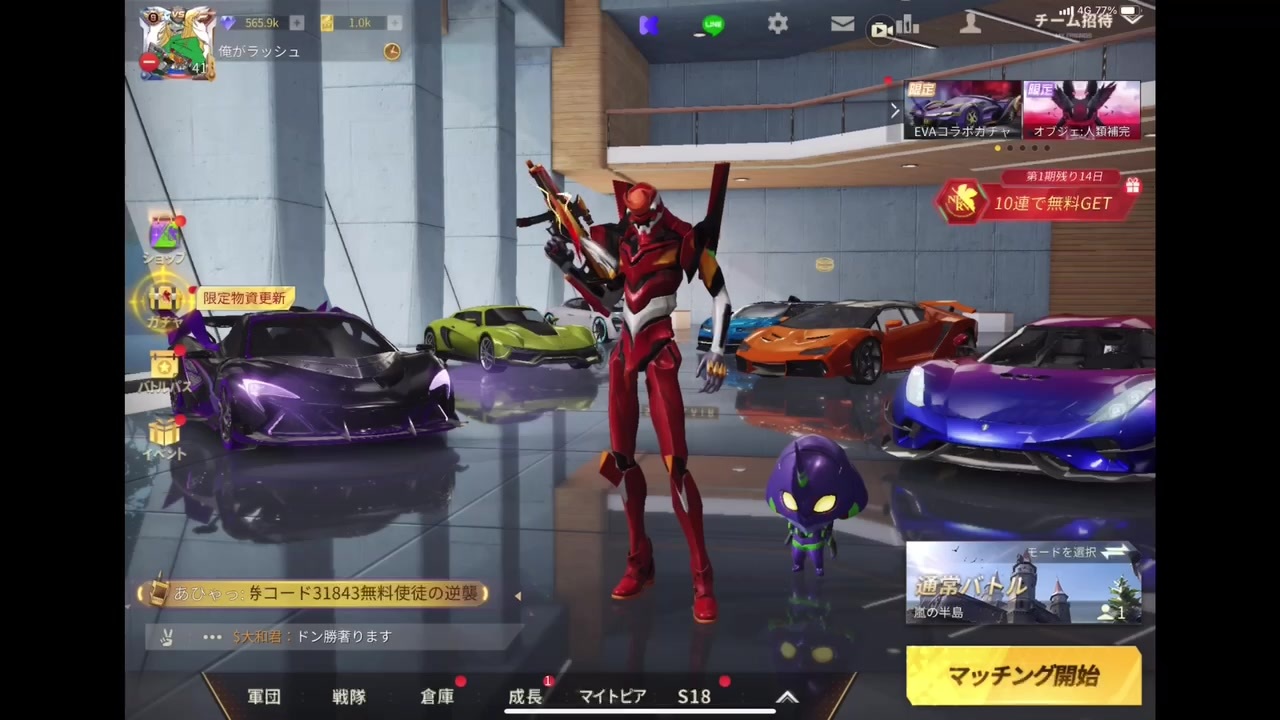This screenshot has height=720, width=1280.
Task: Mute the chat message channel arrow
Action: [518, 595]
